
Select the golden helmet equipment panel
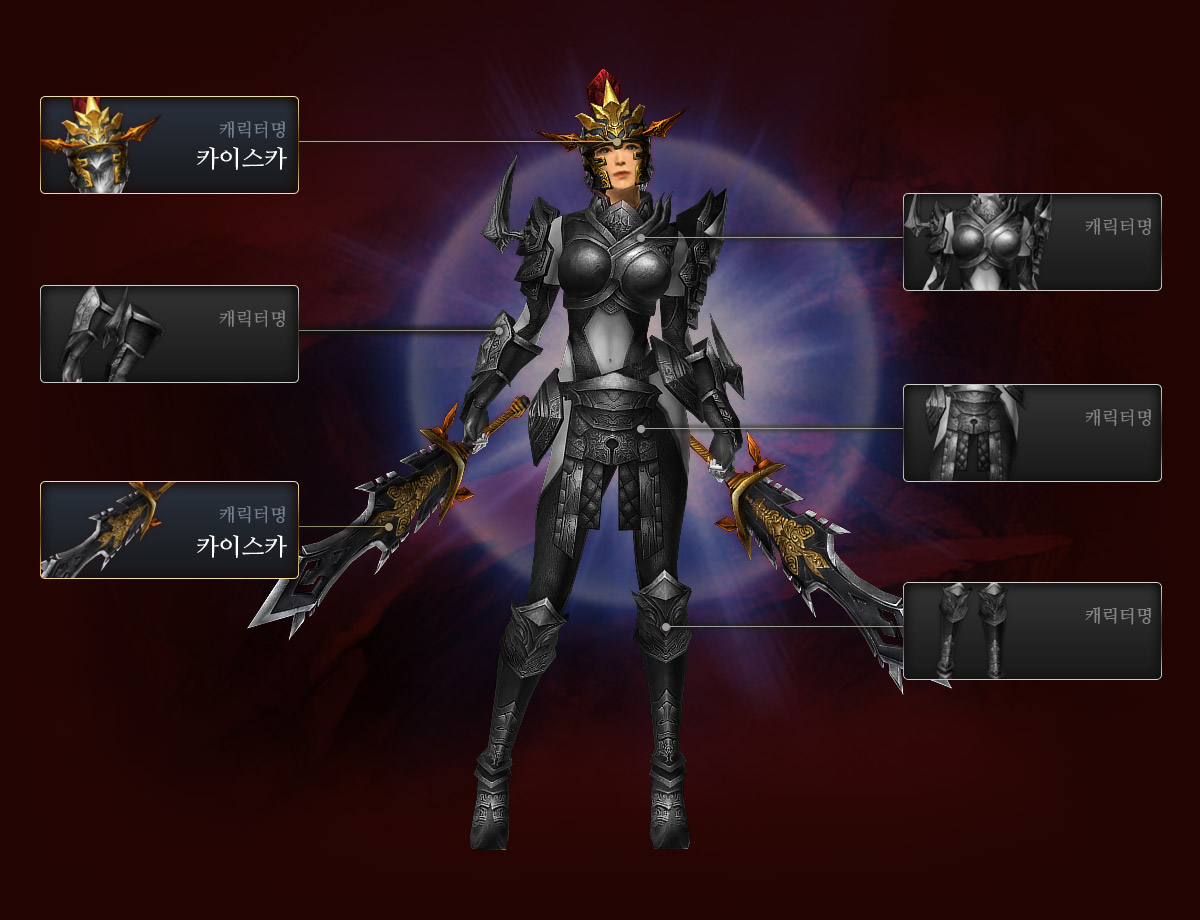(x=169, y=145)
